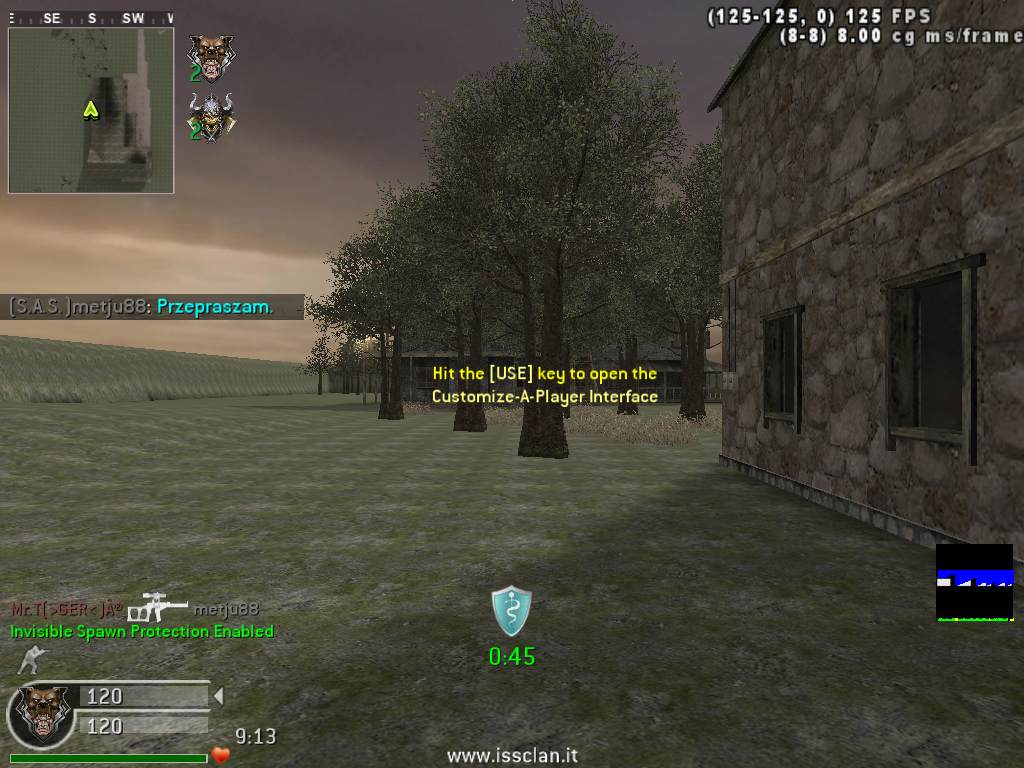Click the red heart icon by the health bar
Viewport: 1024px width, 768px height.
pos(221,755)
